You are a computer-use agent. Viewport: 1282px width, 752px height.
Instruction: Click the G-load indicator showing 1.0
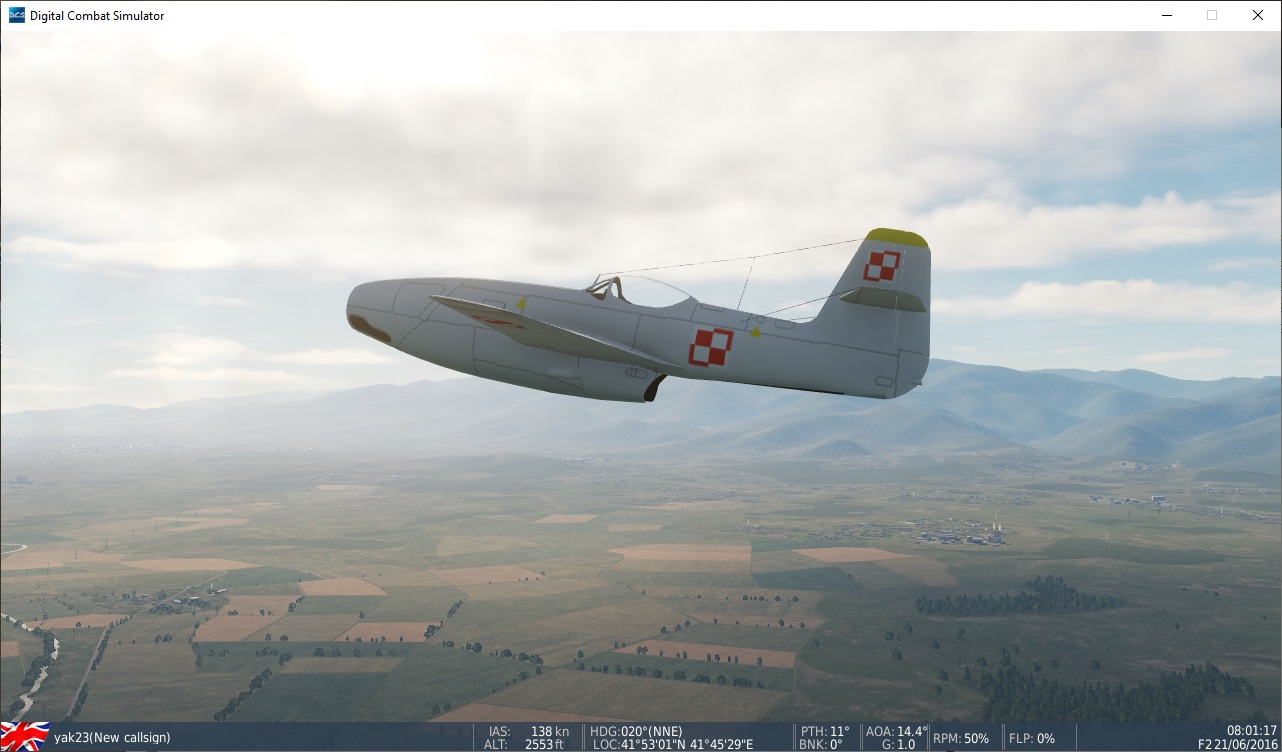897,744
